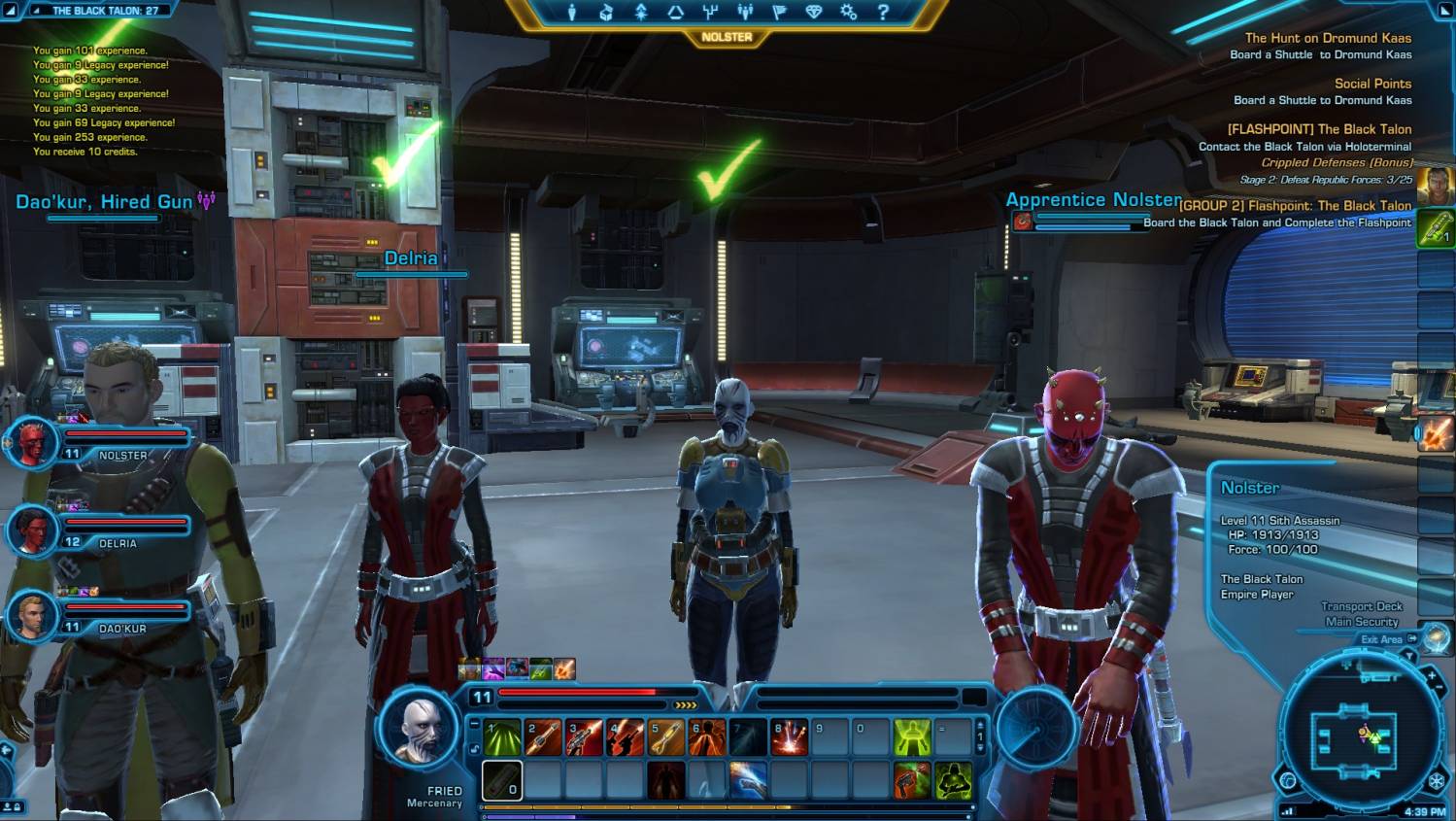Trigger the explosion ability in slot 8
The image size is (1456, 821).
789,738
